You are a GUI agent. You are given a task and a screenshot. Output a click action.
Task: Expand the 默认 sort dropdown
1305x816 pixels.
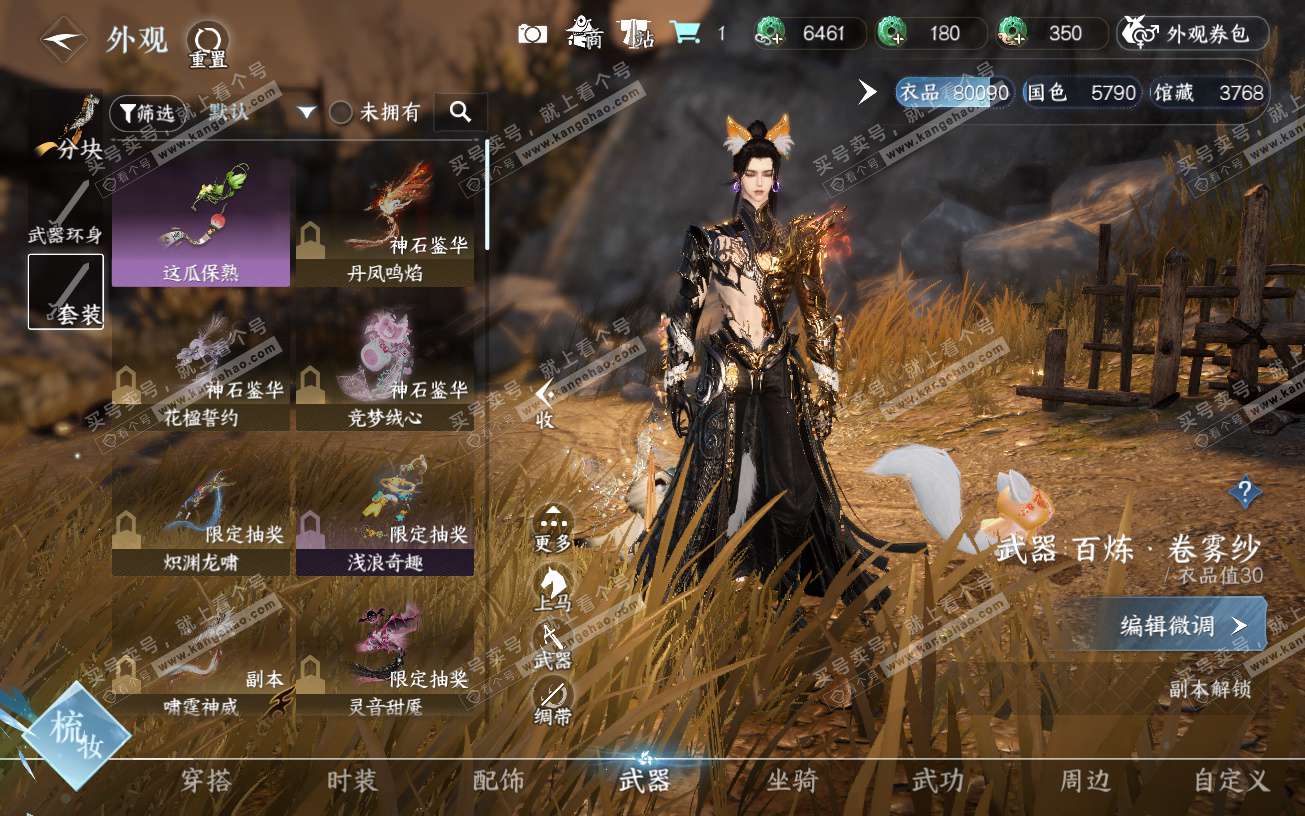[x=306, y=112]
